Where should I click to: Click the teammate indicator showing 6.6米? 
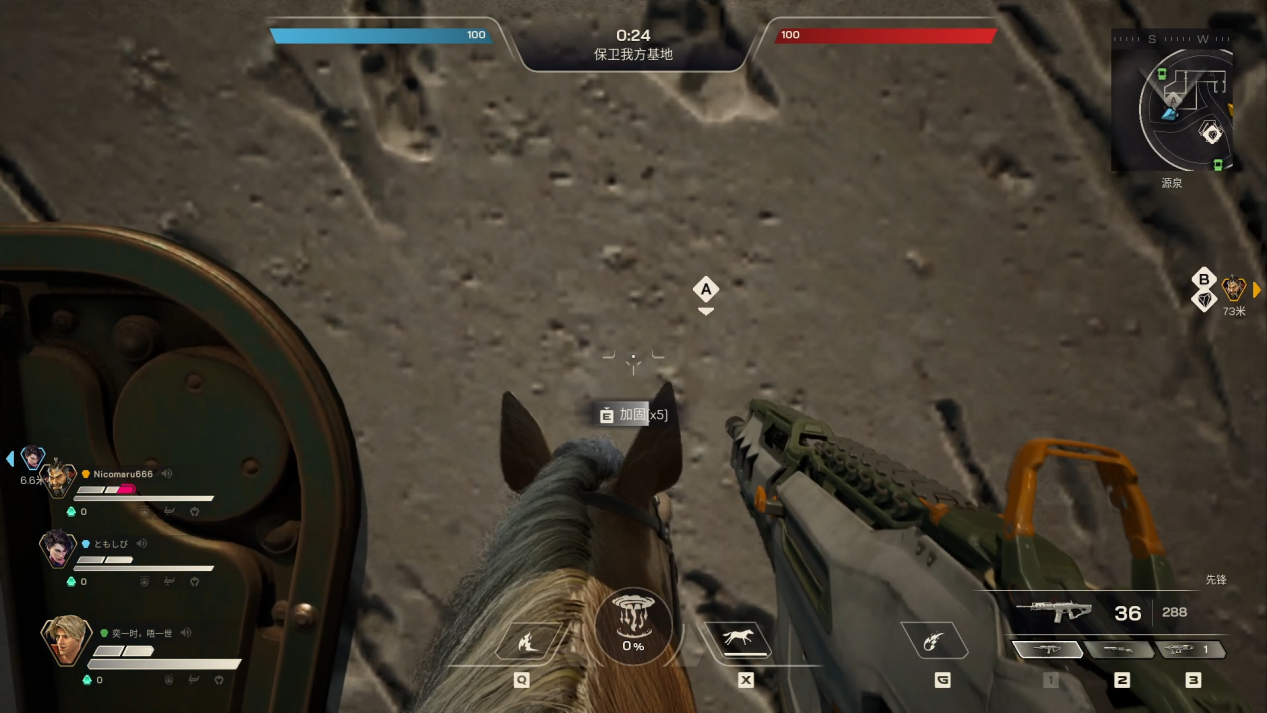(33, 458)
